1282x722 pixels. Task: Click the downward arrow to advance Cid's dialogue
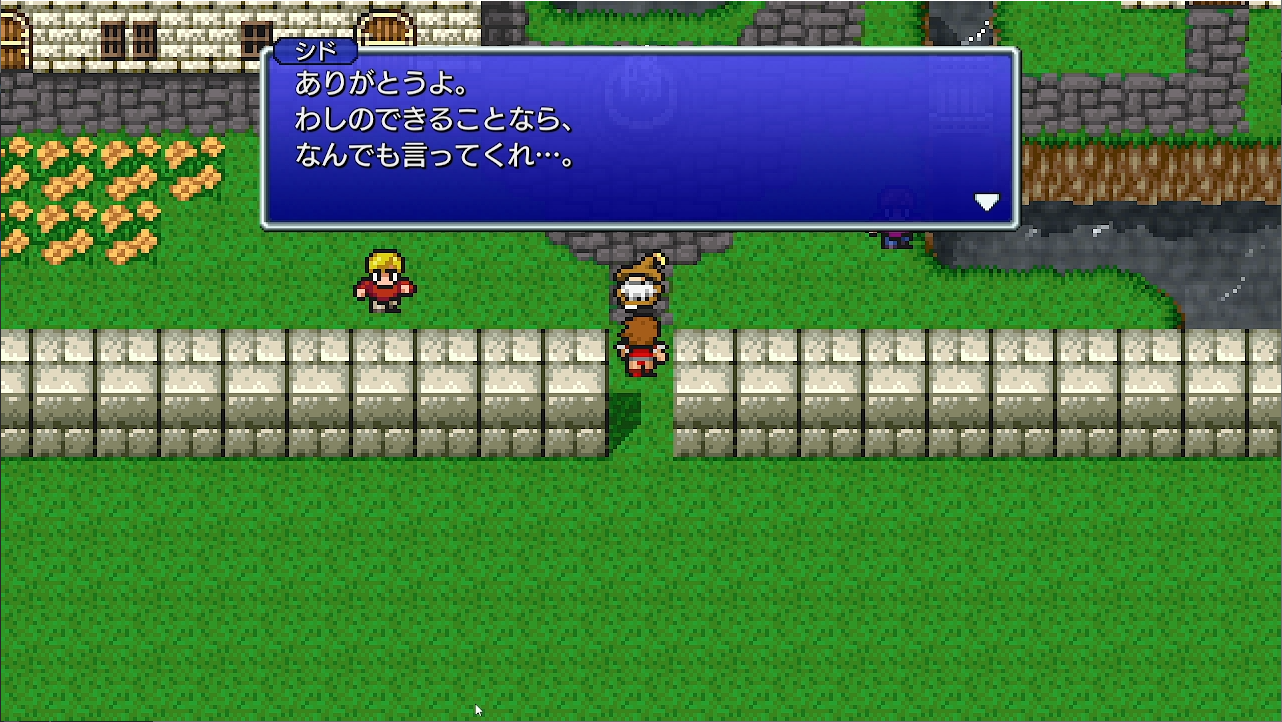987,201
